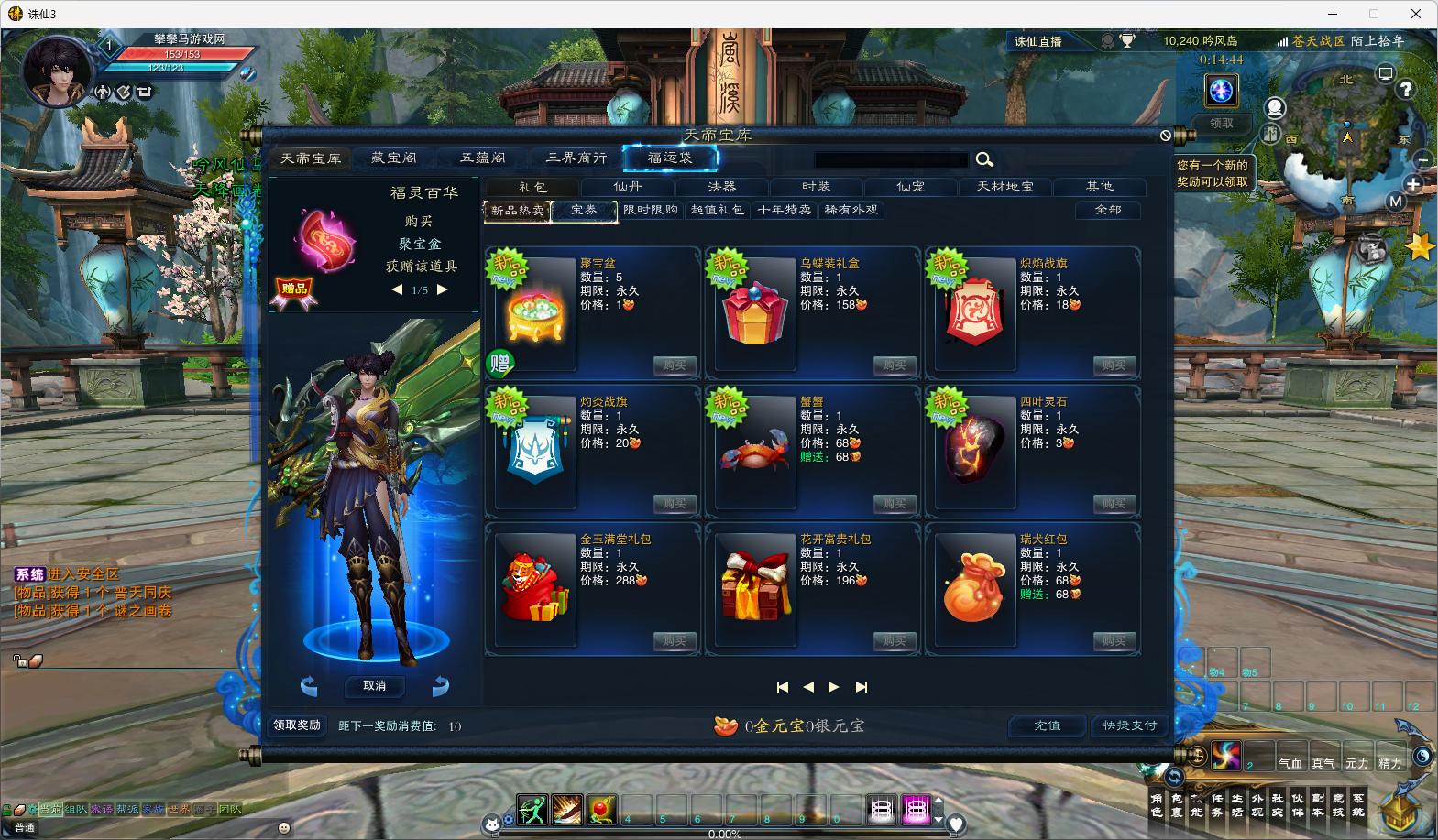Select the 限时限购 filter
This screenshot has height=840, width=1438.
tap(651, 210)
